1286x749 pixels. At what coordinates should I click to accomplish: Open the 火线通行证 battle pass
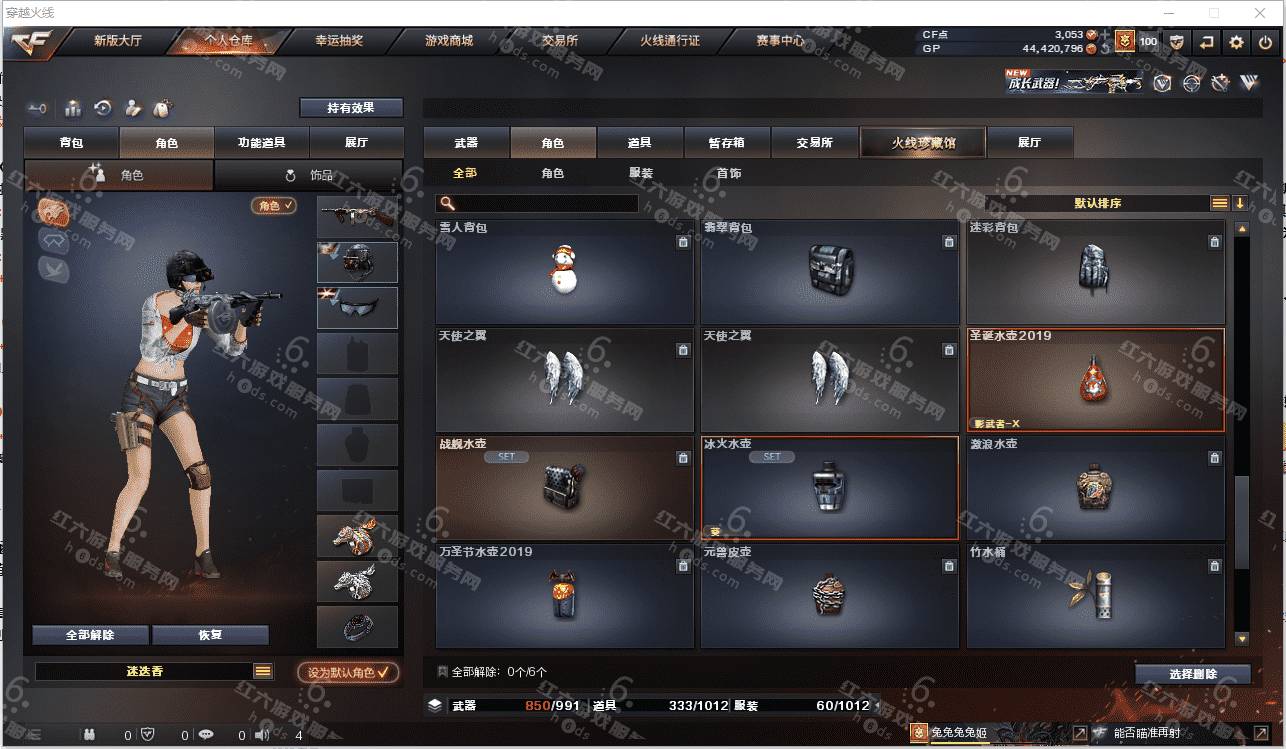pyautogui.click(x=670, y=41)
